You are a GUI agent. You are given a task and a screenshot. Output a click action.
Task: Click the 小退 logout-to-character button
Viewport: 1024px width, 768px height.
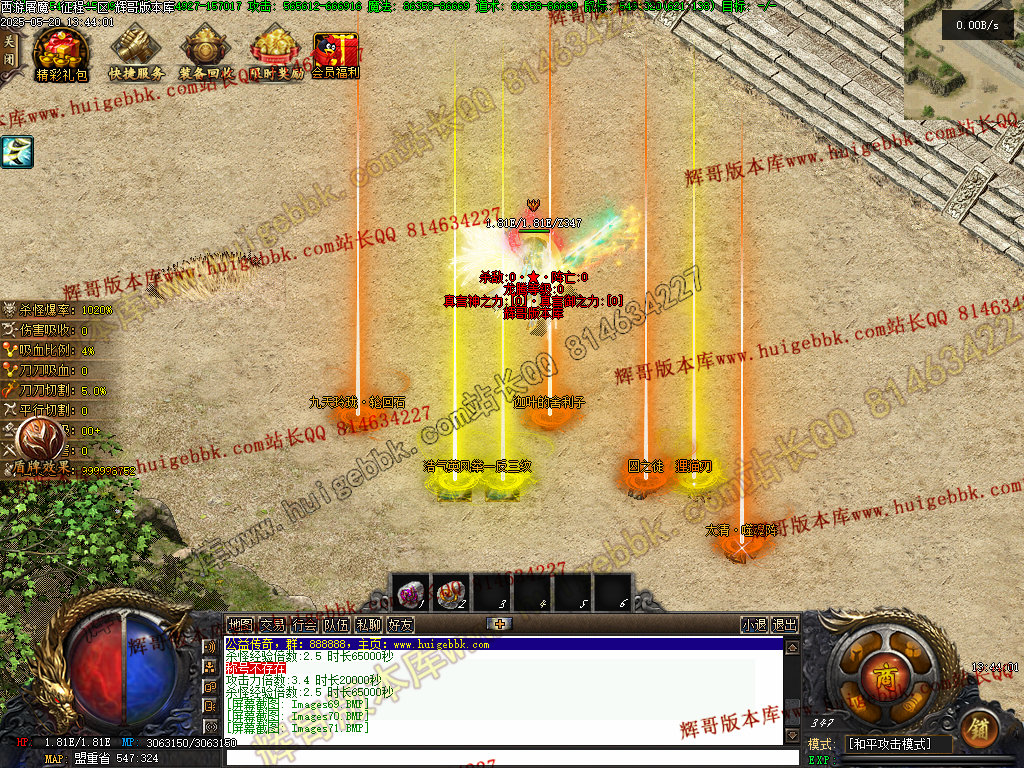(x=754, y=625)
